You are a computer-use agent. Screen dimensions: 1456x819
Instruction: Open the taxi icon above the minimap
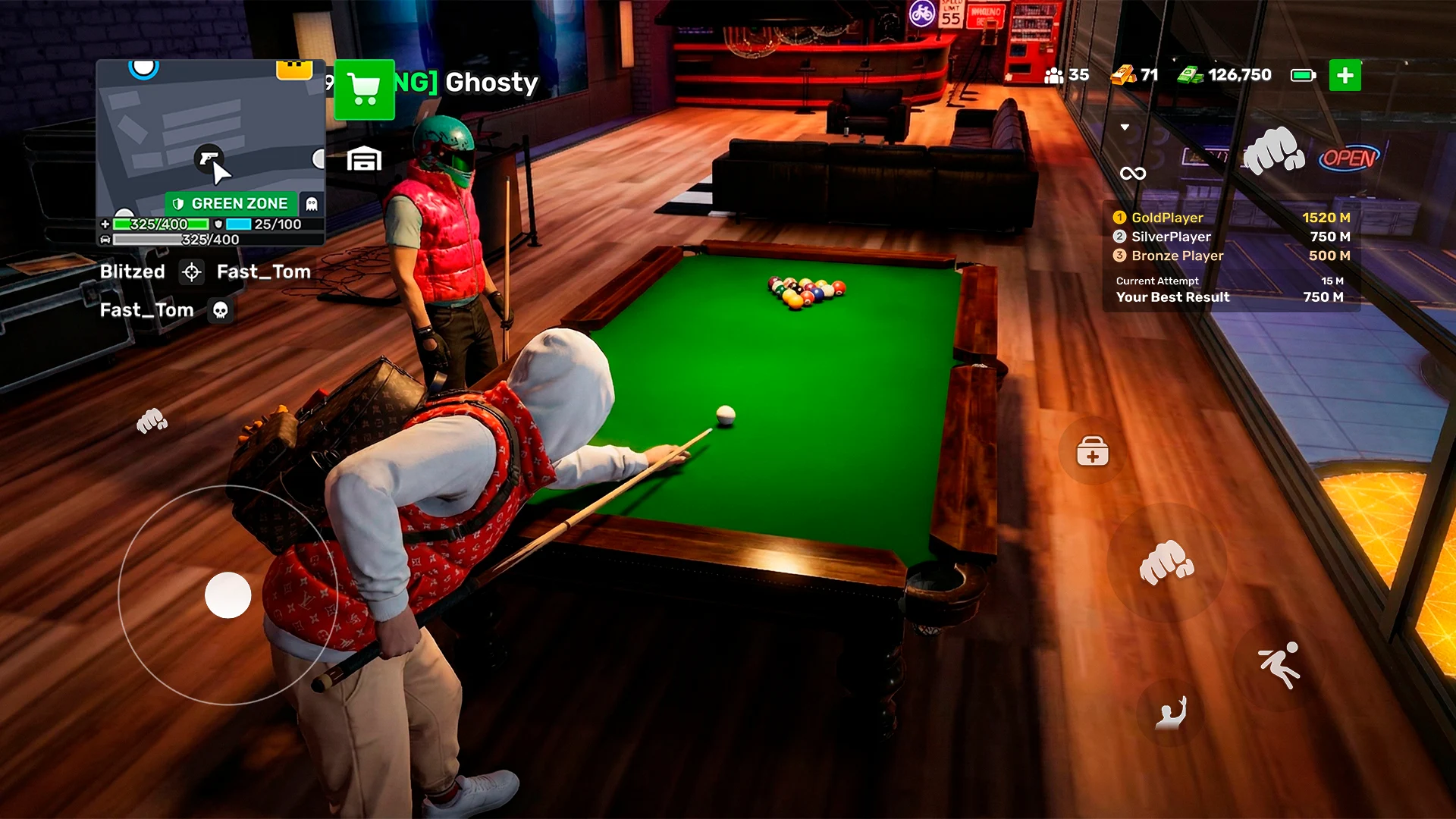coord(293,71)
